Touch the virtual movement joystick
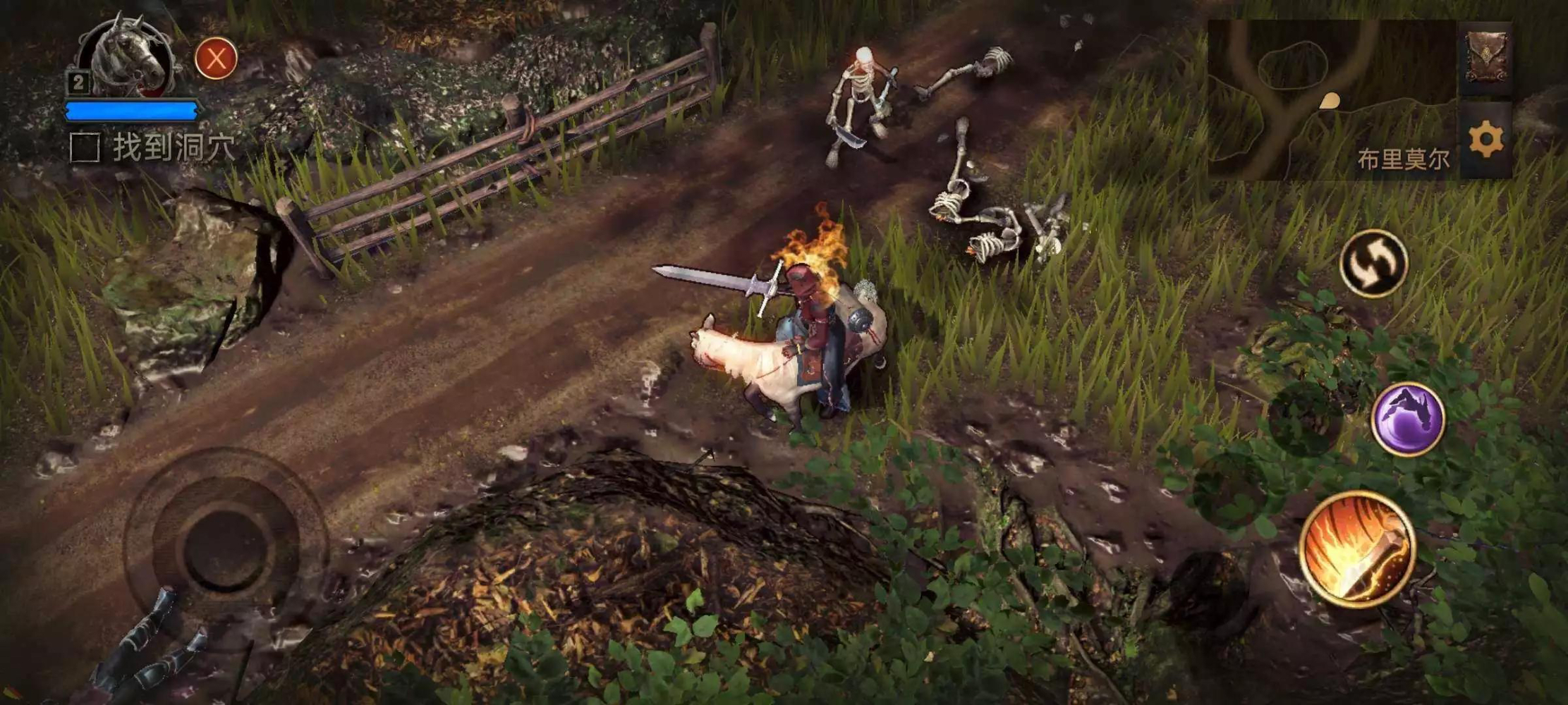The width and height of the screenshot is (1568, 705). (226, 544)
